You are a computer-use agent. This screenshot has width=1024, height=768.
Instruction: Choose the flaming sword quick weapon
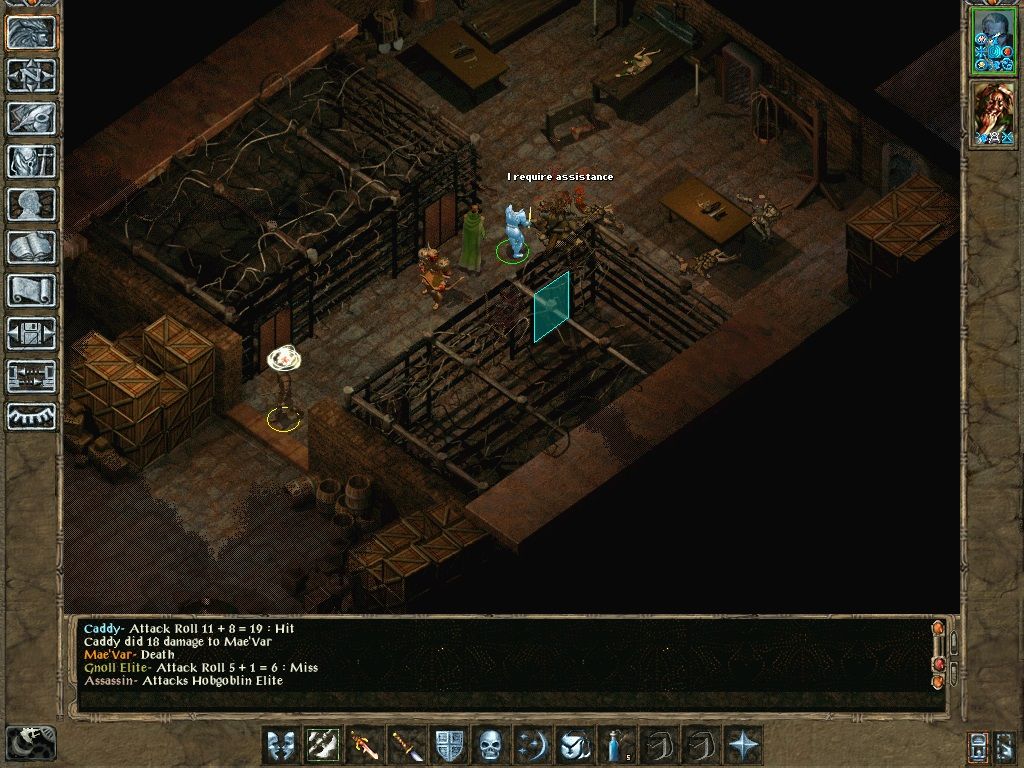click(x=363, y=745)
